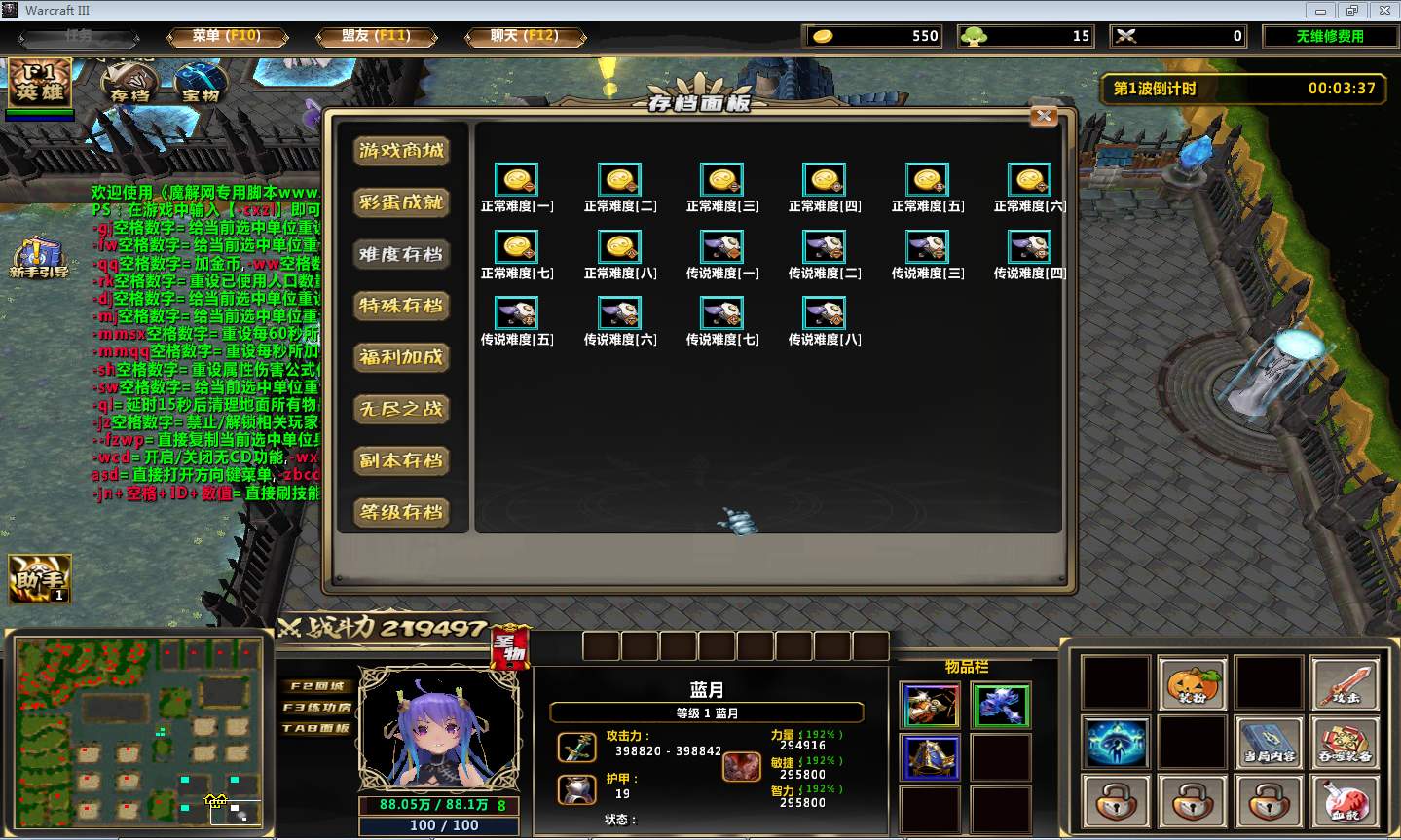The width and height of the screenshot is (1401, 840).
Task: Open the 装扮 pumpkin costume button
Action: tap(1192, 682)
